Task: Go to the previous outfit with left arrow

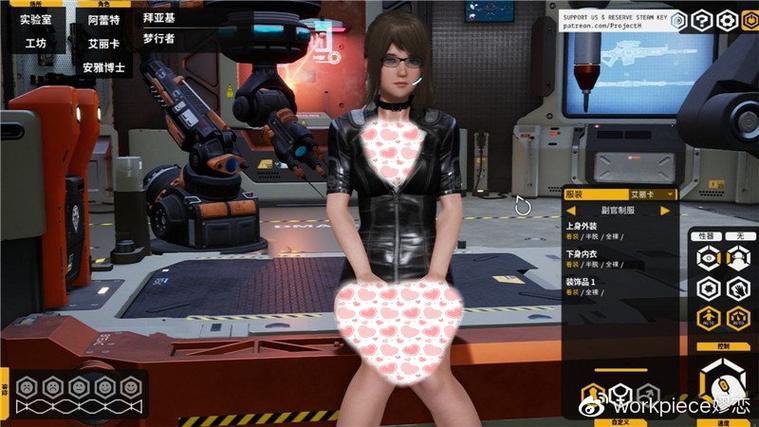Action: [x=571, y=211]
